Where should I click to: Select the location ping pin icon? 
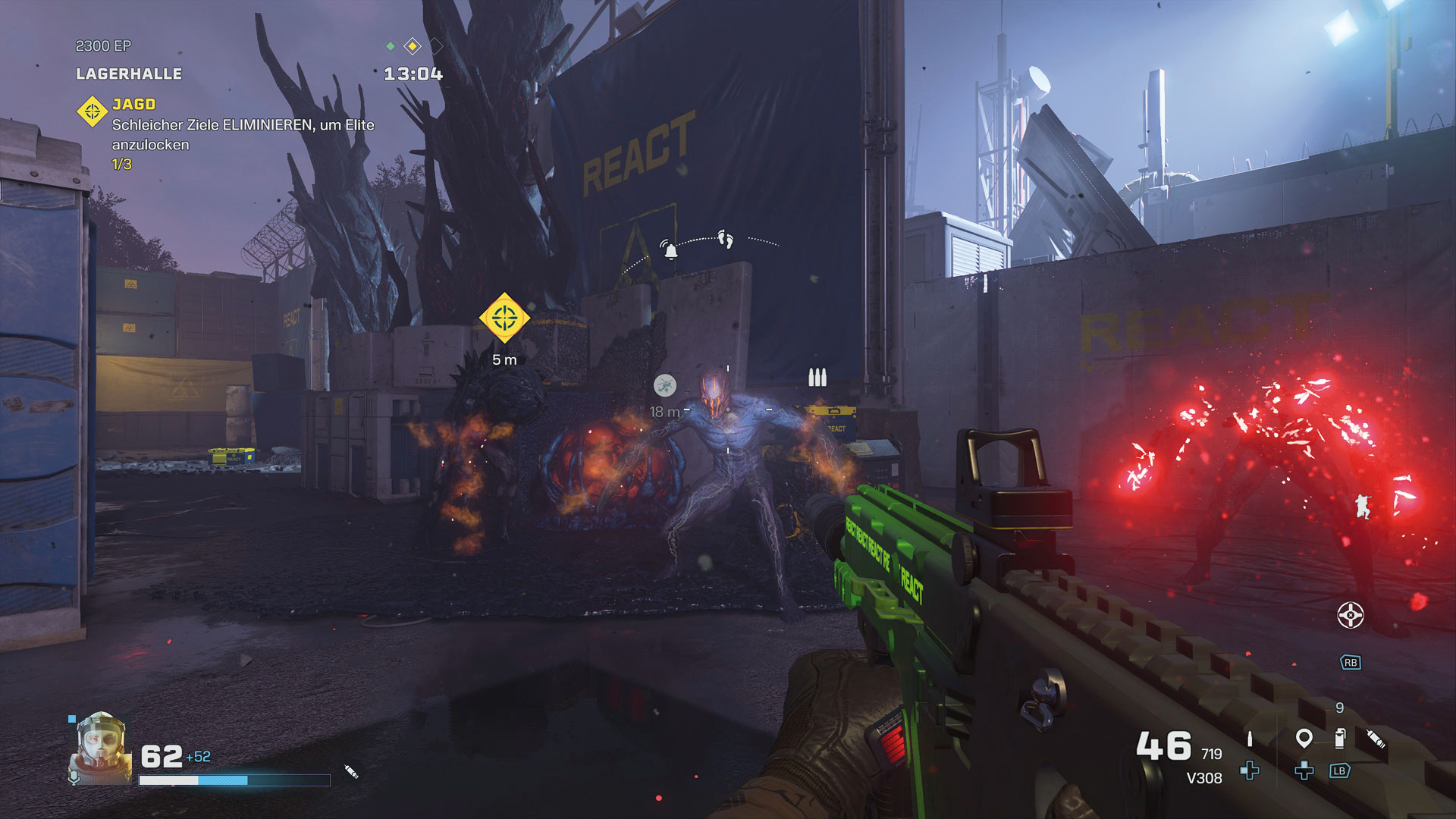click(x=1304, y=737)
